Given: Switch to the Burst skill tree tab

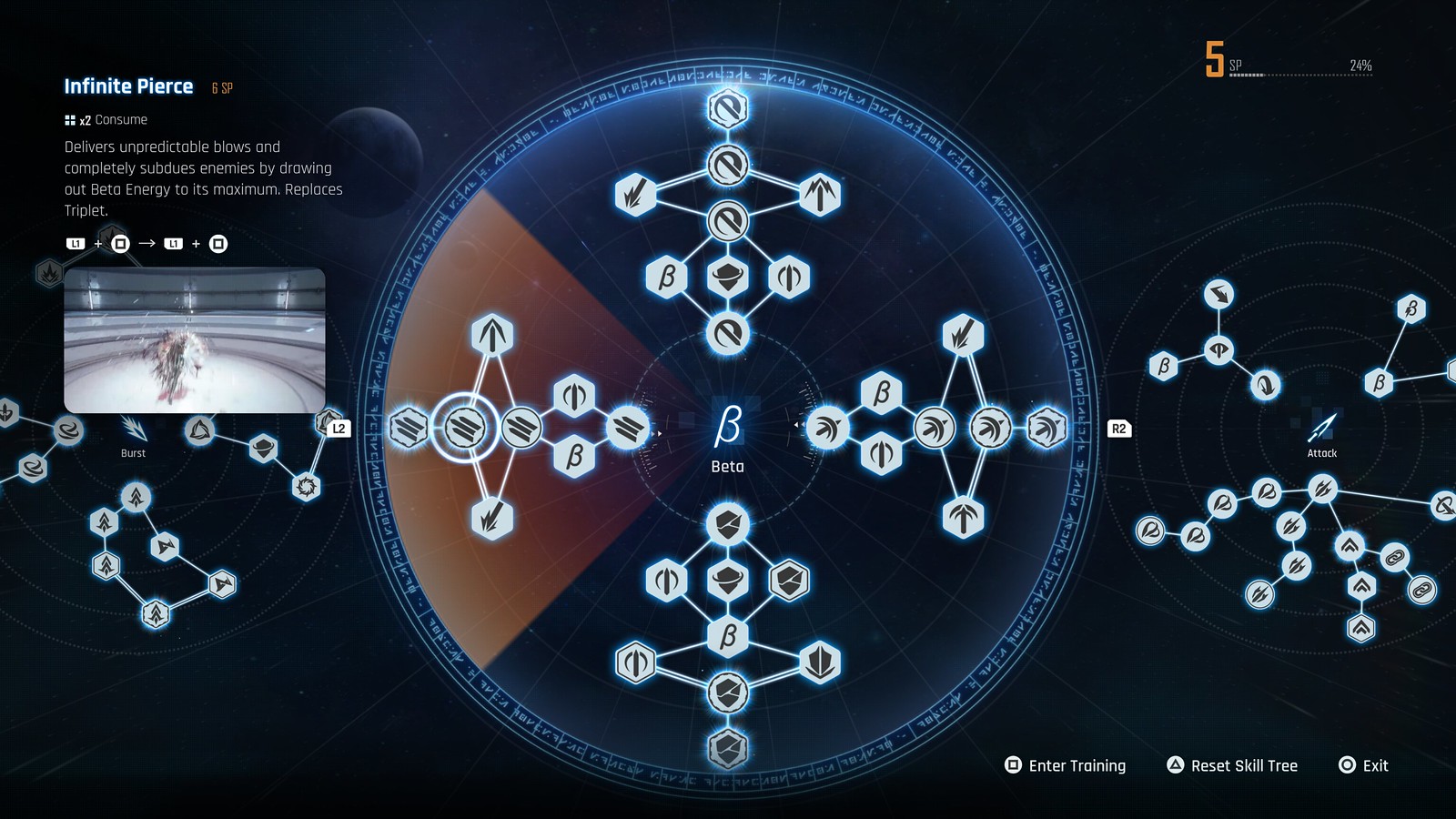Looking at the screenshot, I should pyautogui.click(x=135, y=446).
